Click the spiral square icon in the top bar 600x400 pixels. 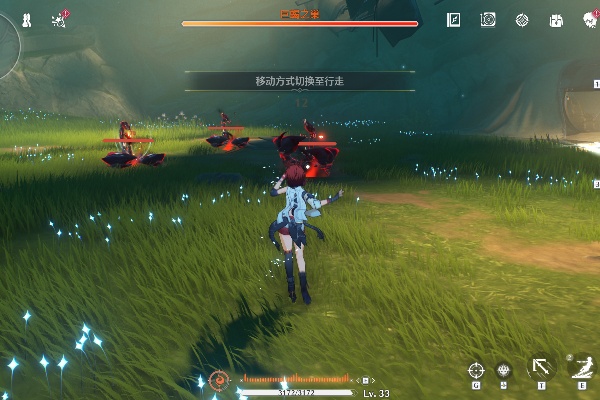tap(488, 19)
